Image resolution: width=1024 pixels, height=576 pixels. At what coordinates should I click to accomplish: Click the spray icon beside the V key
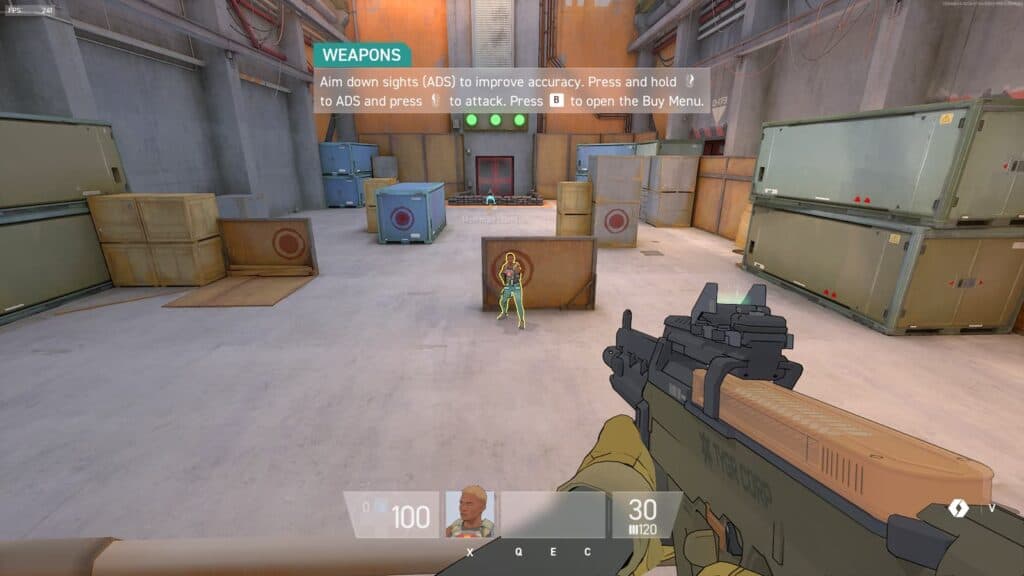[x=960, y=509]
